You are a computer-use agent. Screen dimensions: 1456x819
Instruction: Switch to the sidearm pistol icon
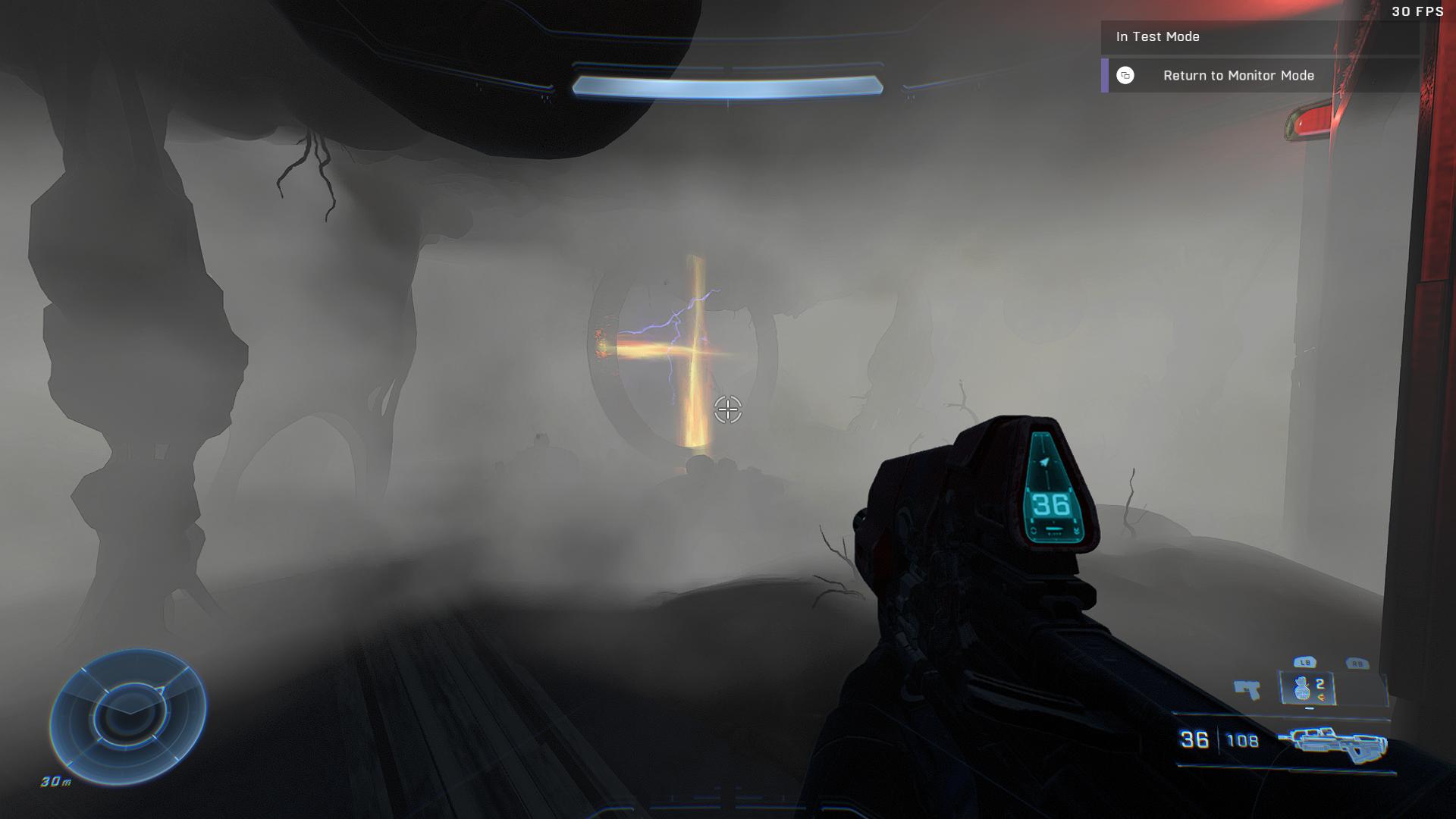[1247, 689]
